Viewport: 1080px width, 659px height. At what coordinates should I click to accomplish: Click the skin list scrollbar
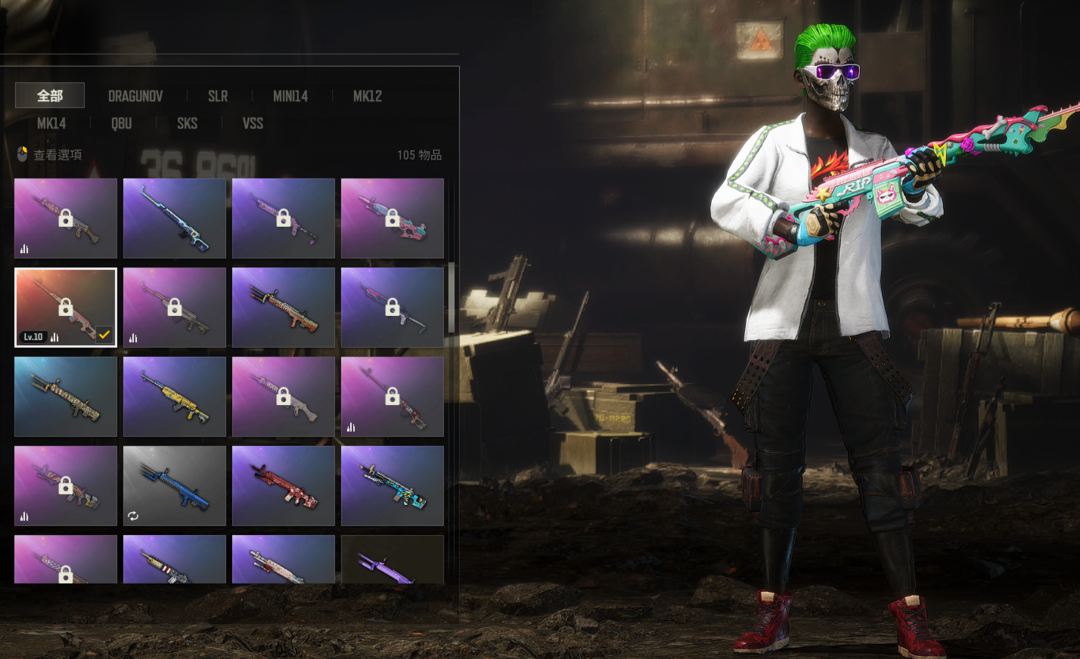(451, 300)
